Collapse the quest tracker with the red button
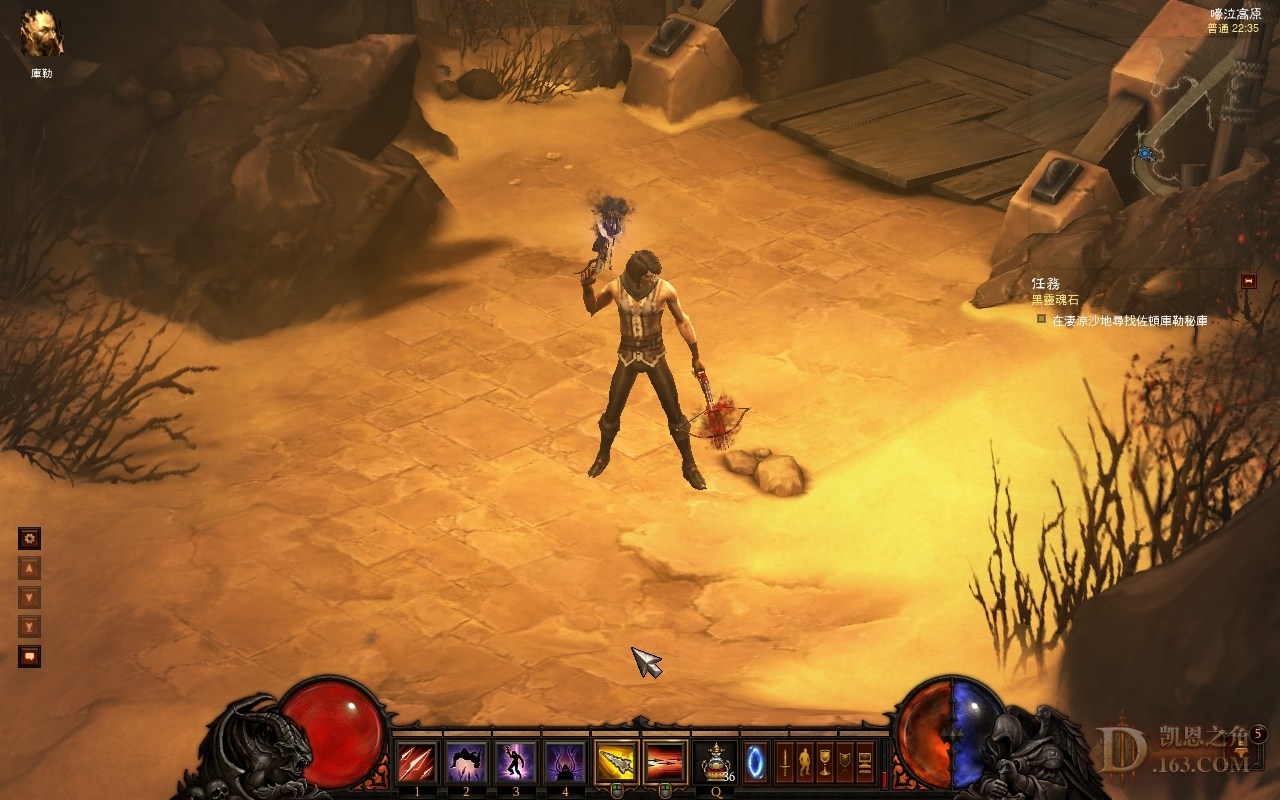 [x=1248, y=282]
